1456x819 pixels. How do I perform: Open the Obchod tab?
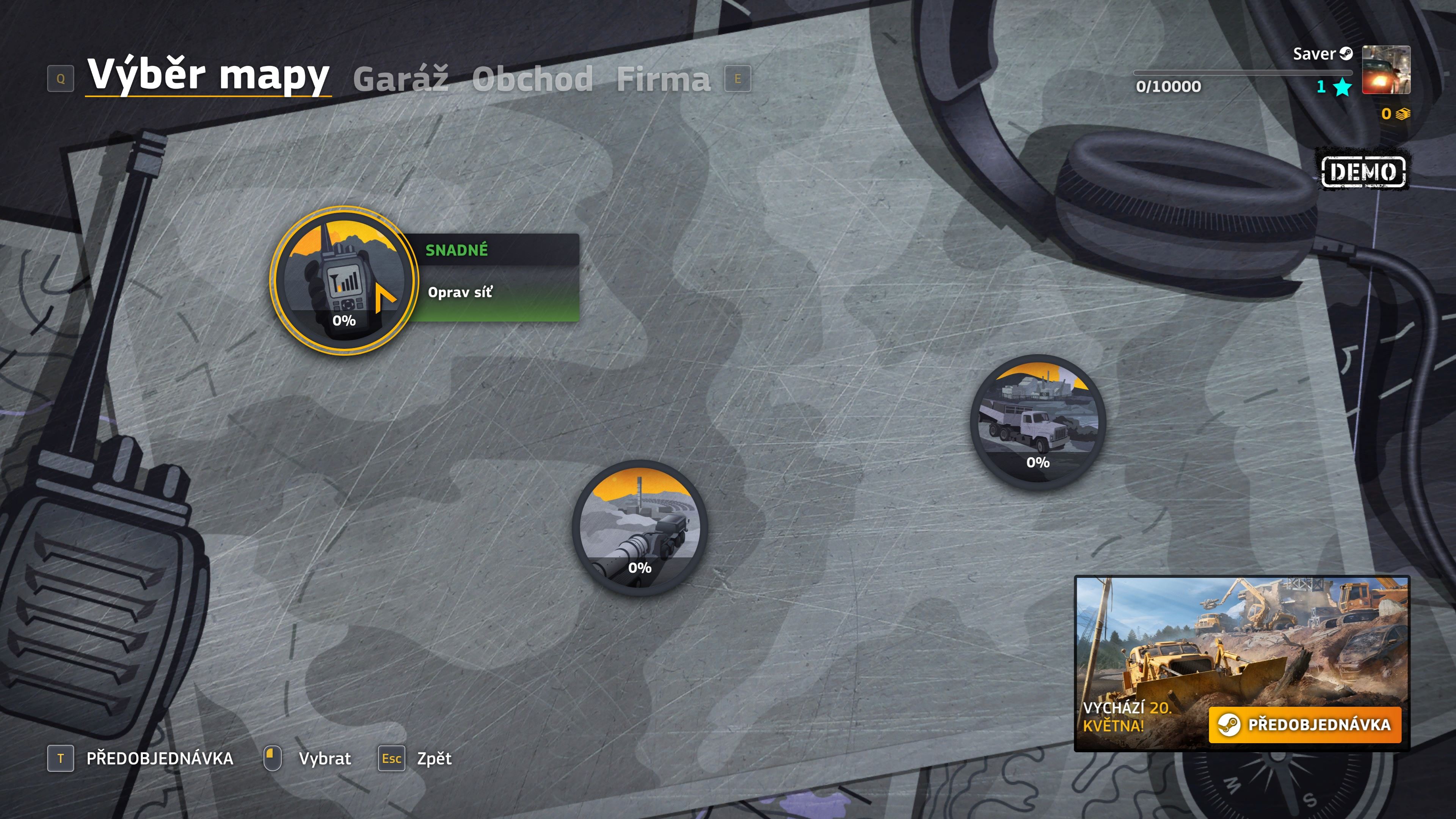point(532,78)
